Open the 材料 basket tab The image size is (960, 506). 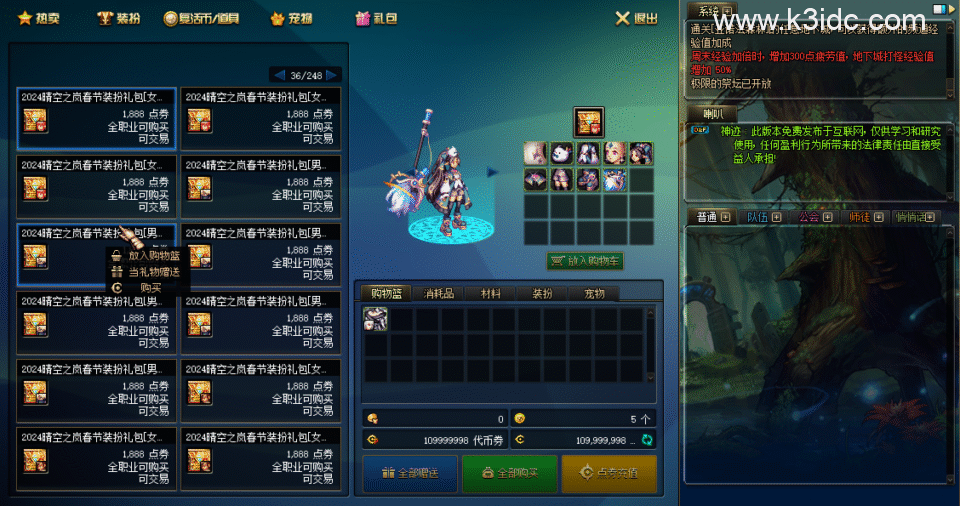(x=491, y=293)
